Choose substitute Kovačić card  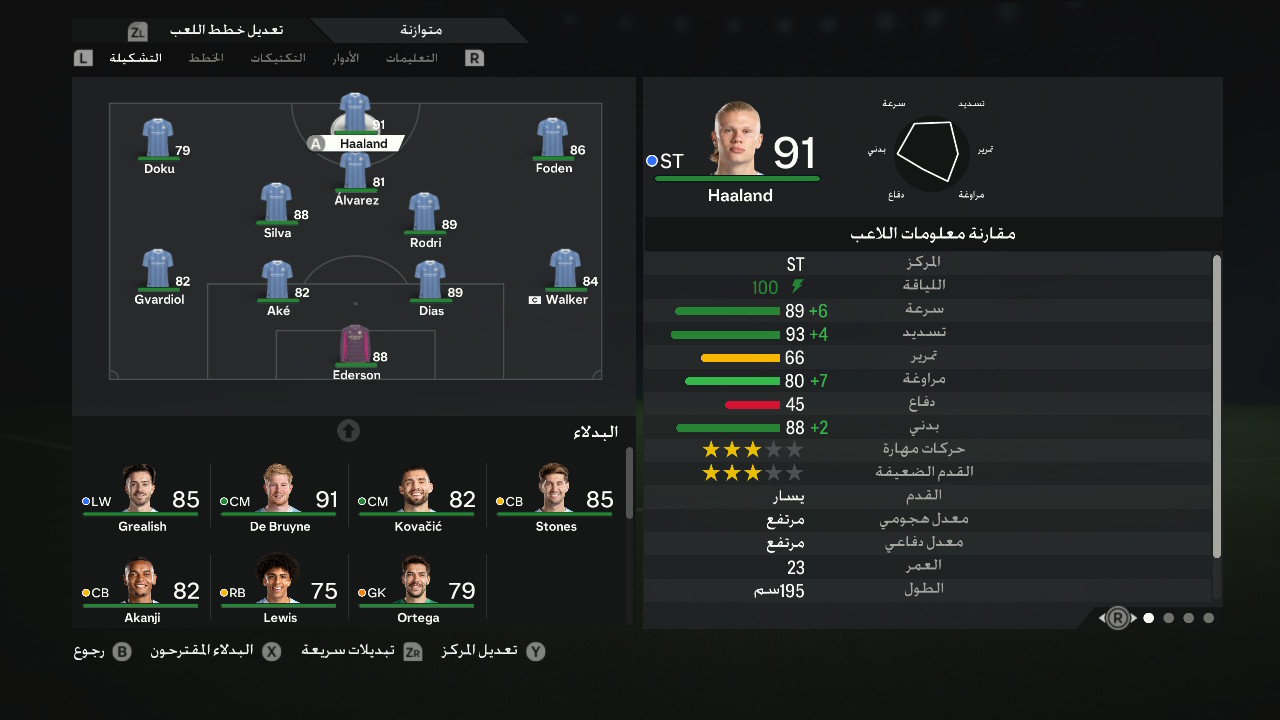(x=418, y=499)
